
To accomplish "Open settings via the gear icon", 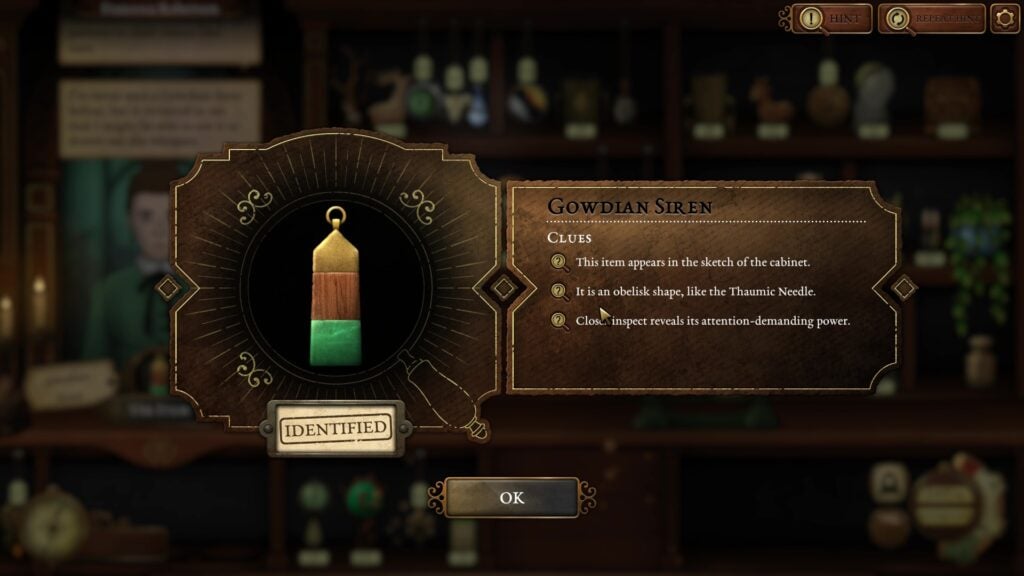I will [1004, 18].
